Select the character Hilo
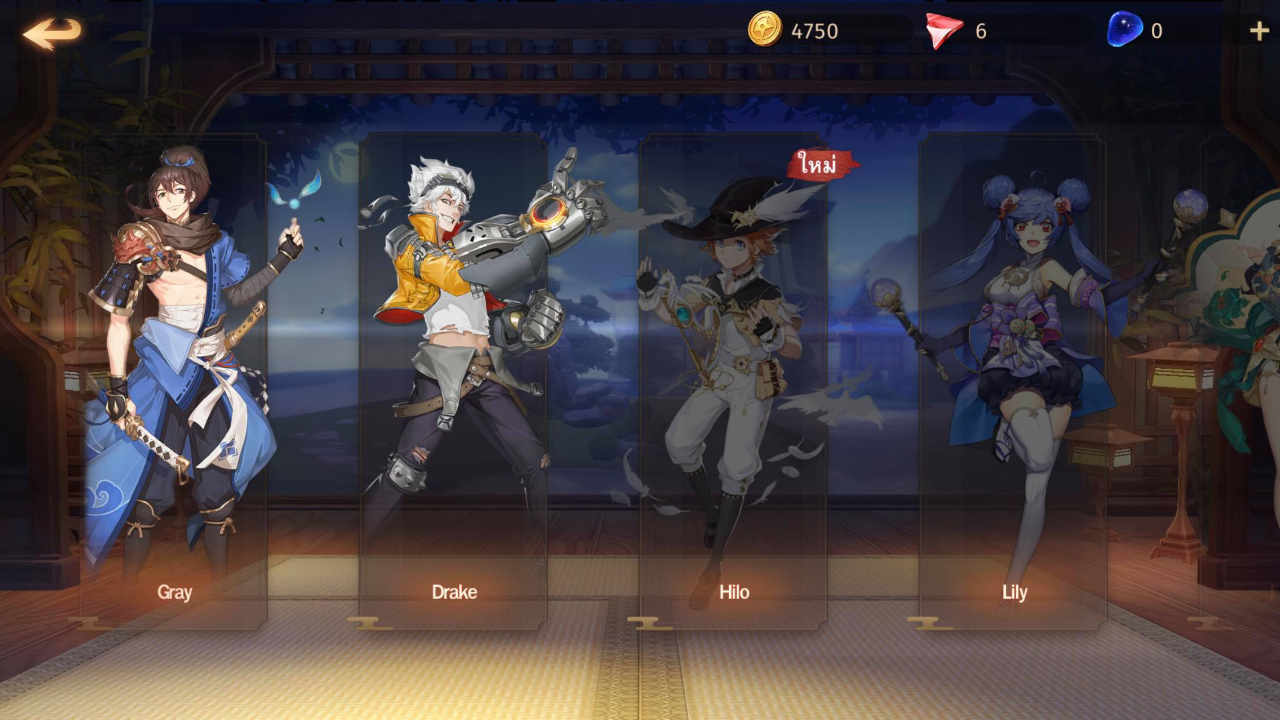The height and width of the screenshot is (720, 1280). click(735, 360)
